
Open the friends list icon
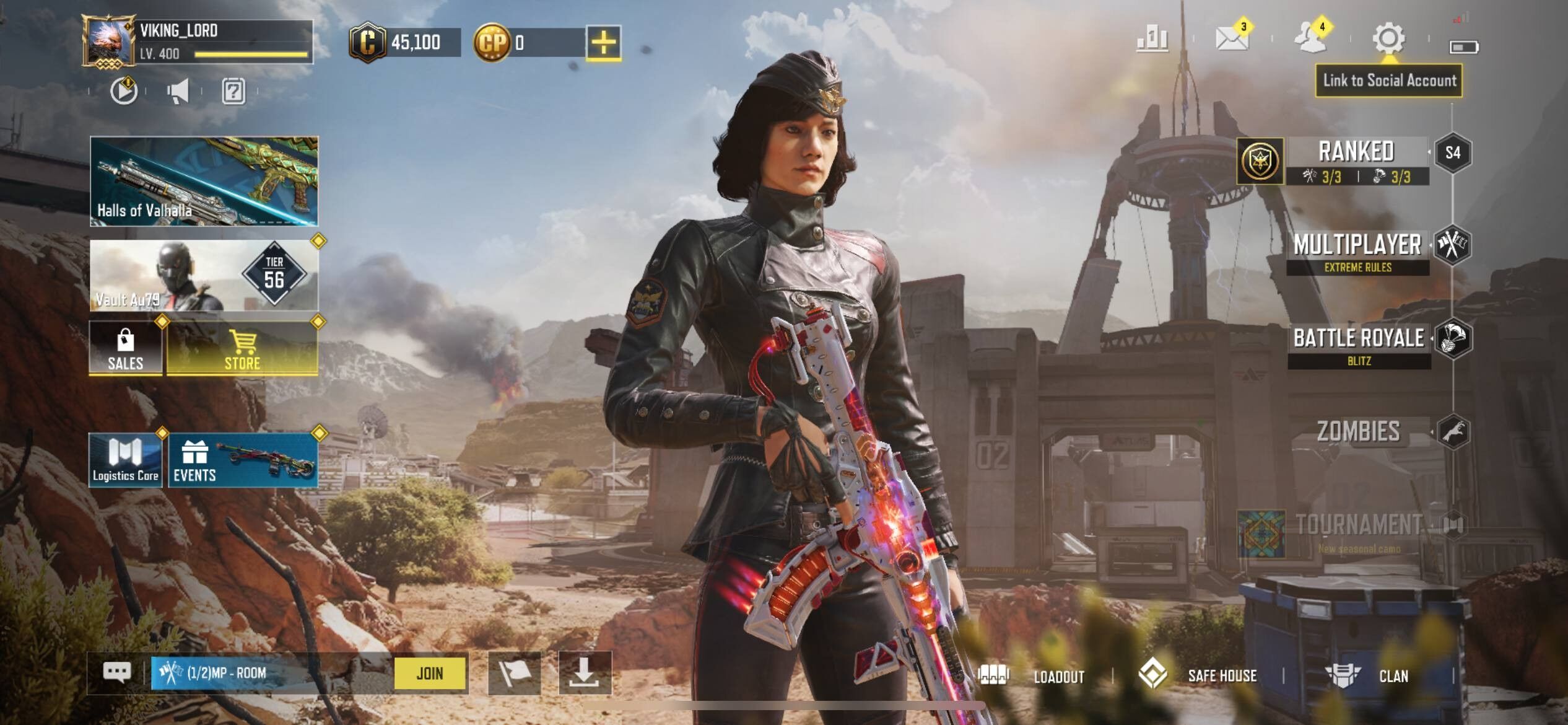coord(1310,38)
